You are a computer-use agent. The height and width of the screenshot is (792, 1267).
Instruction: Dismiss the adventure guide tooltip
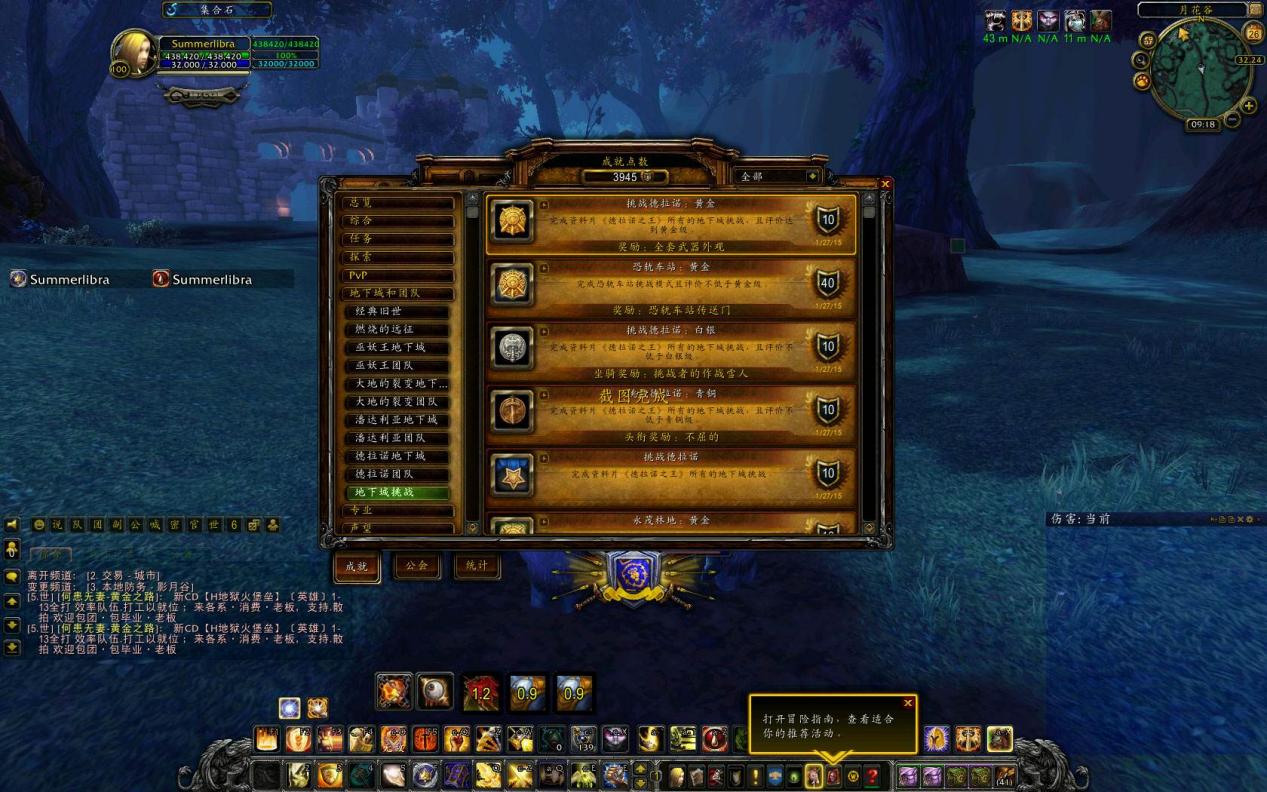908,703
